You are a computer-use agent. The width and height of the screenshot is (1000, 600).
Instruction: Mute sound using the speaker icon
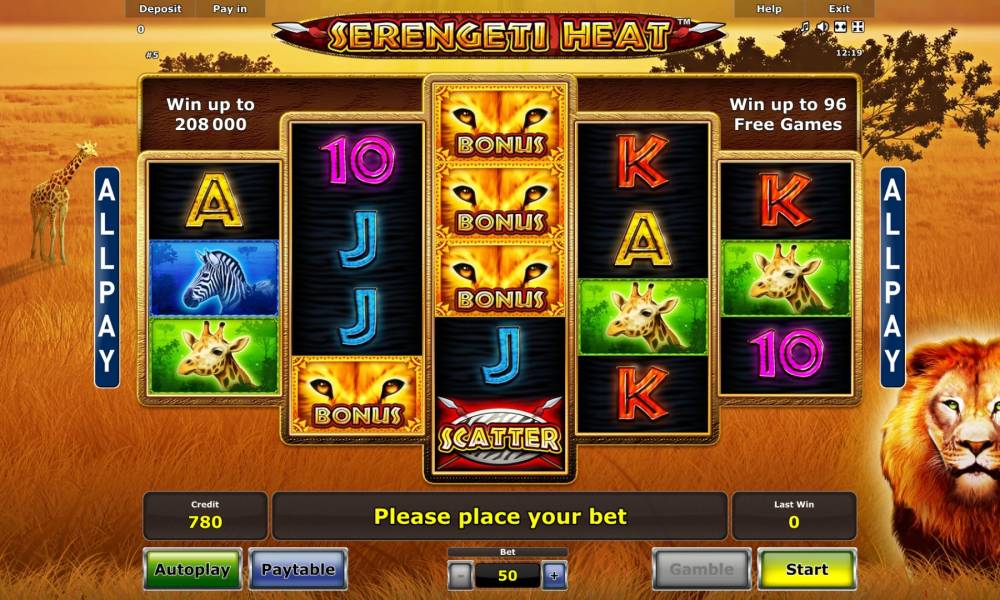click(x=823, y=27)
